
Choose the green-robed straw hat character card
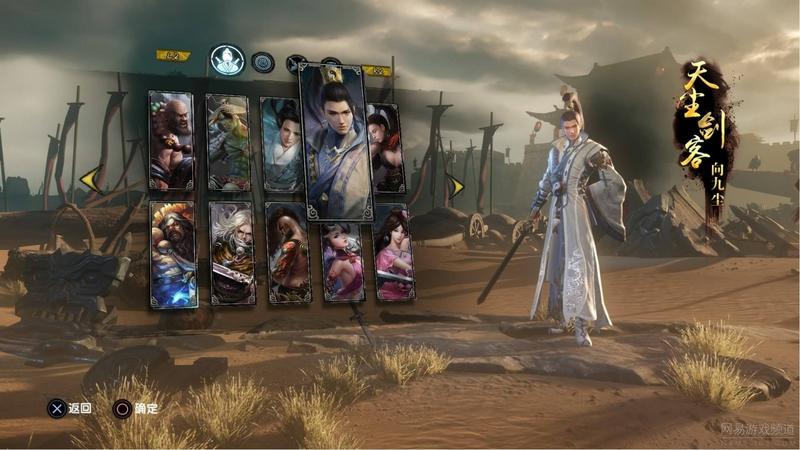click(228, 142)
